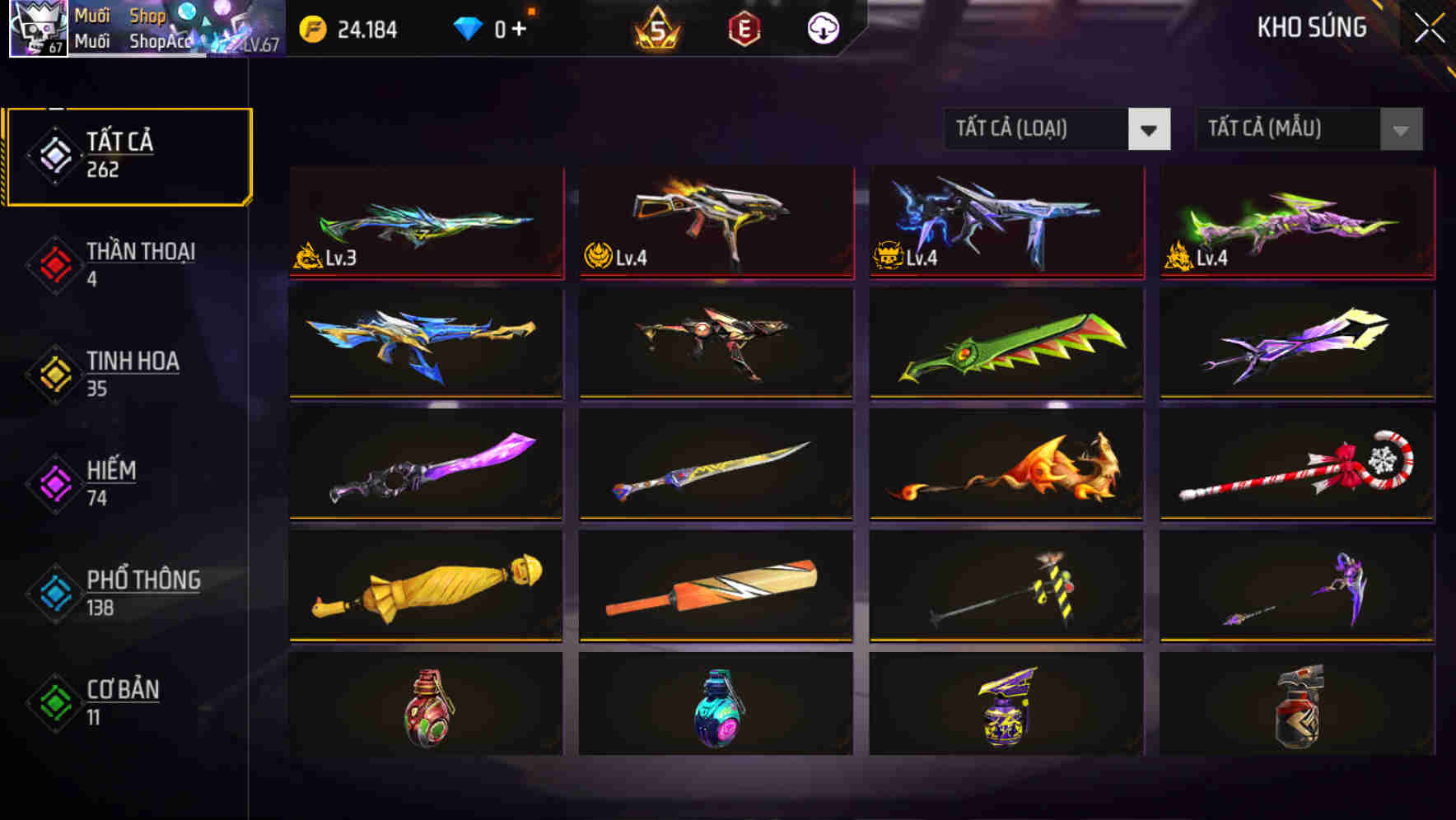Select the Lv.3 green dragon weapon thumbnail
The image size is (1456, 820).
pyautogui.click(x=426, y=222)
